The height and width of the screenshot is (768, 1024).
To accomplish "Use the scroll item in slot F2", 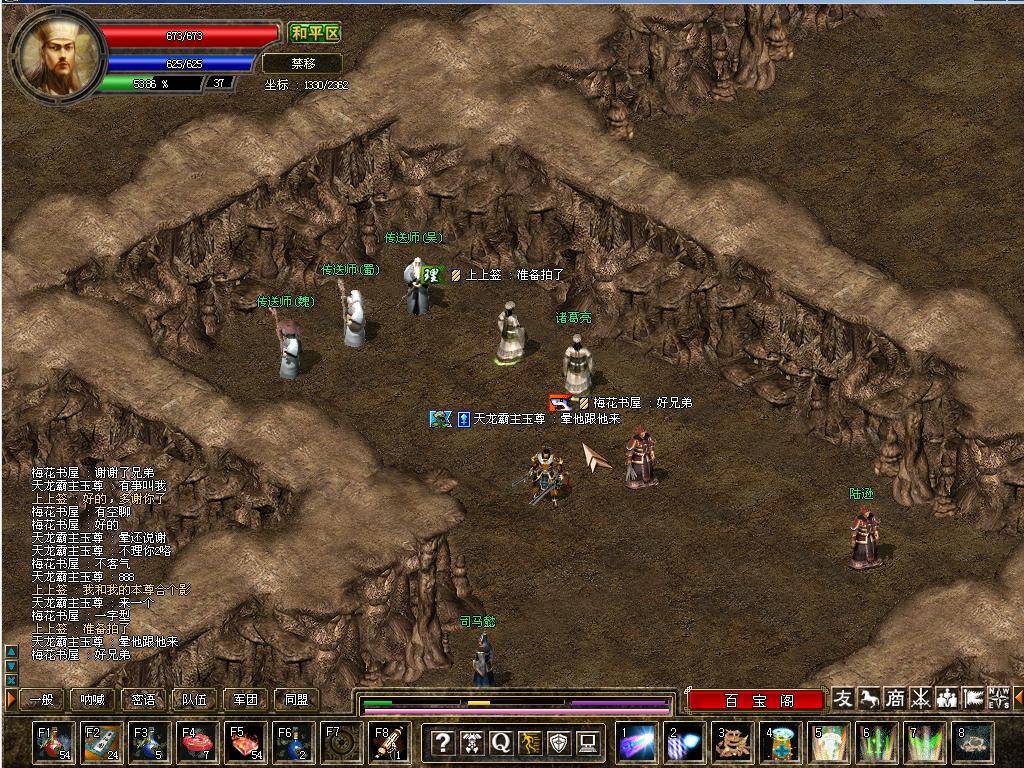I will (102, 743).
